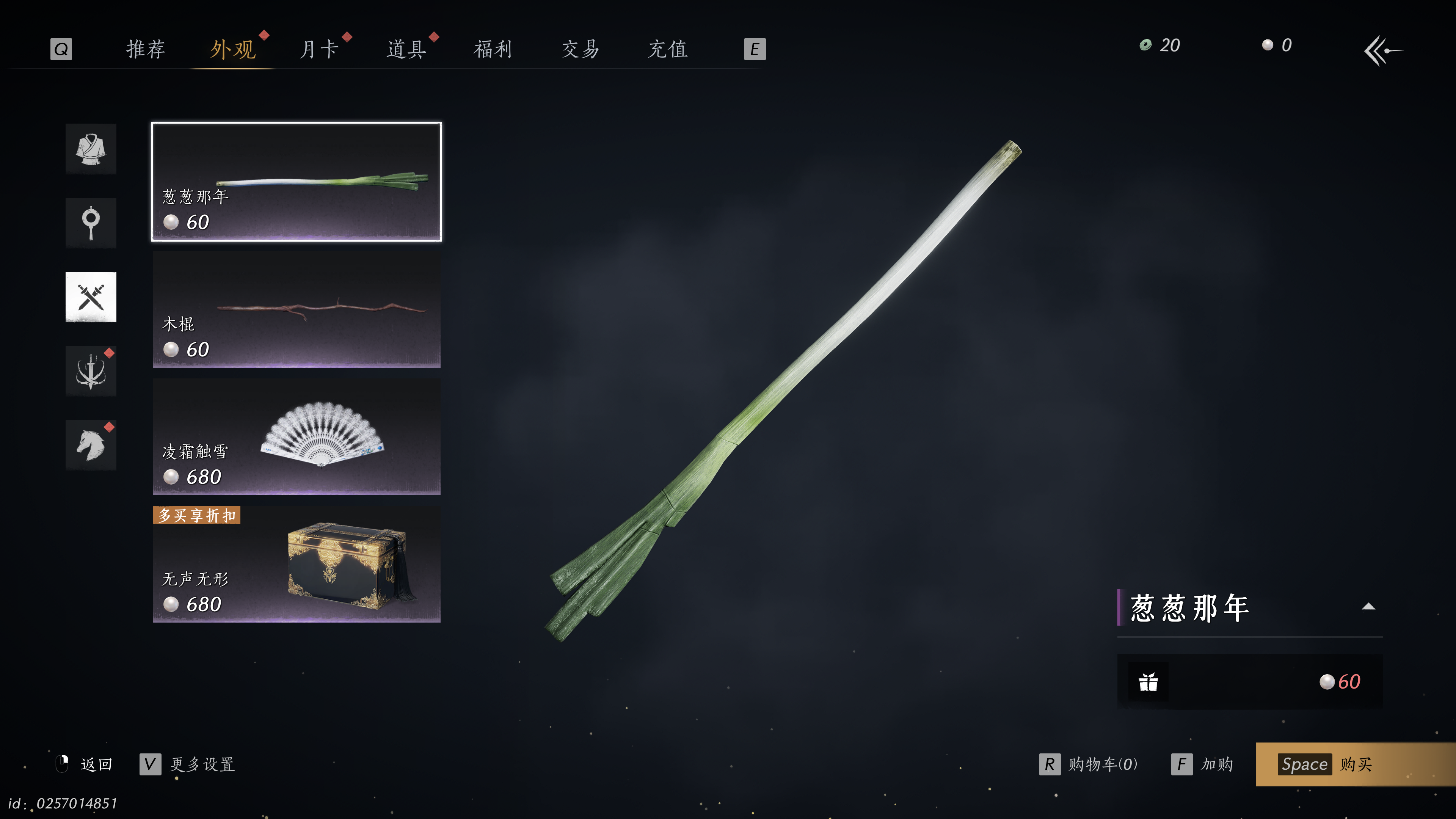This screenshot has width=1456, height=819.
Task: Open the trident weapon category icon
Action: (x=91, y=371)
